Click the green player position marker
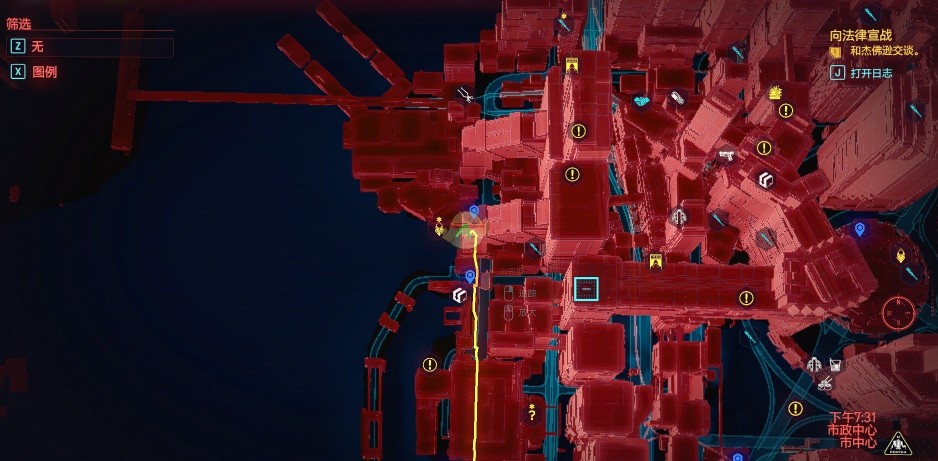Viewport: 938px width, 461px height. tap(467, 229)
